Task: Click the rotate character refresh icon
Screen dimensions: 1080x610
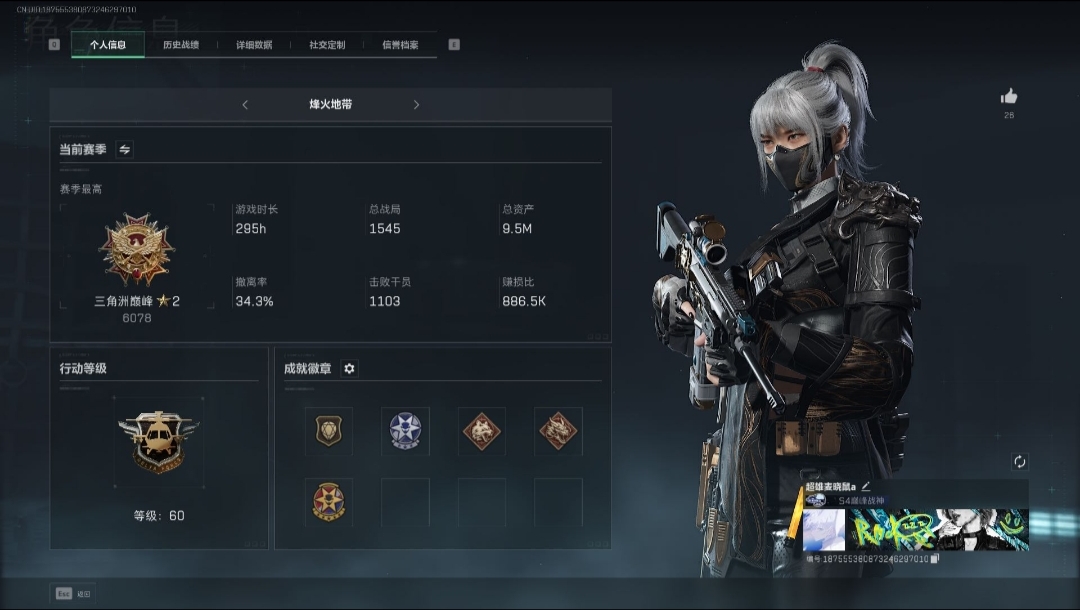Action: pos(1019,462)
